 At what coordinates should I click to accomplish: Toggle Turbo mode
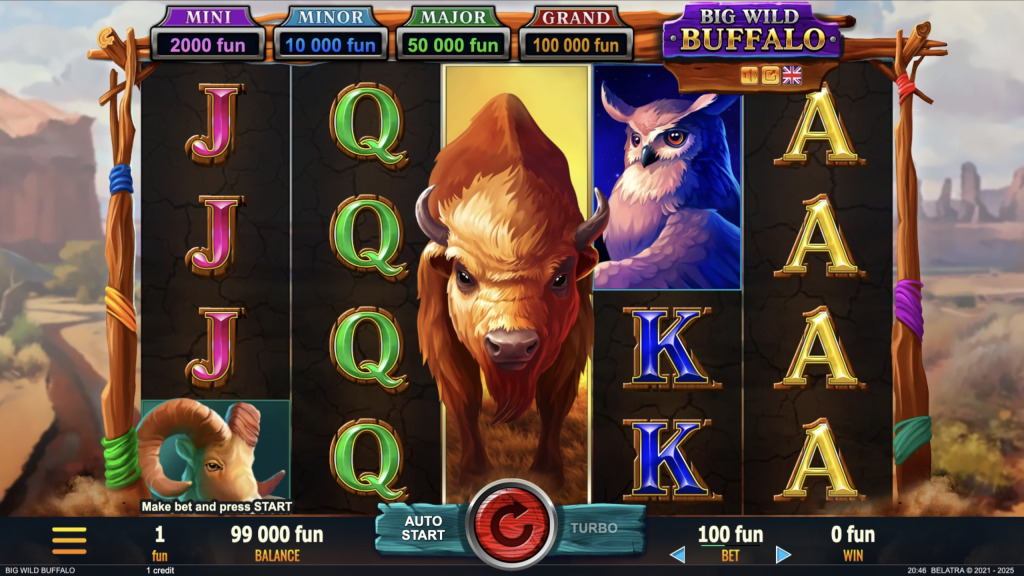pyautogui.click(x=594, y=528)
